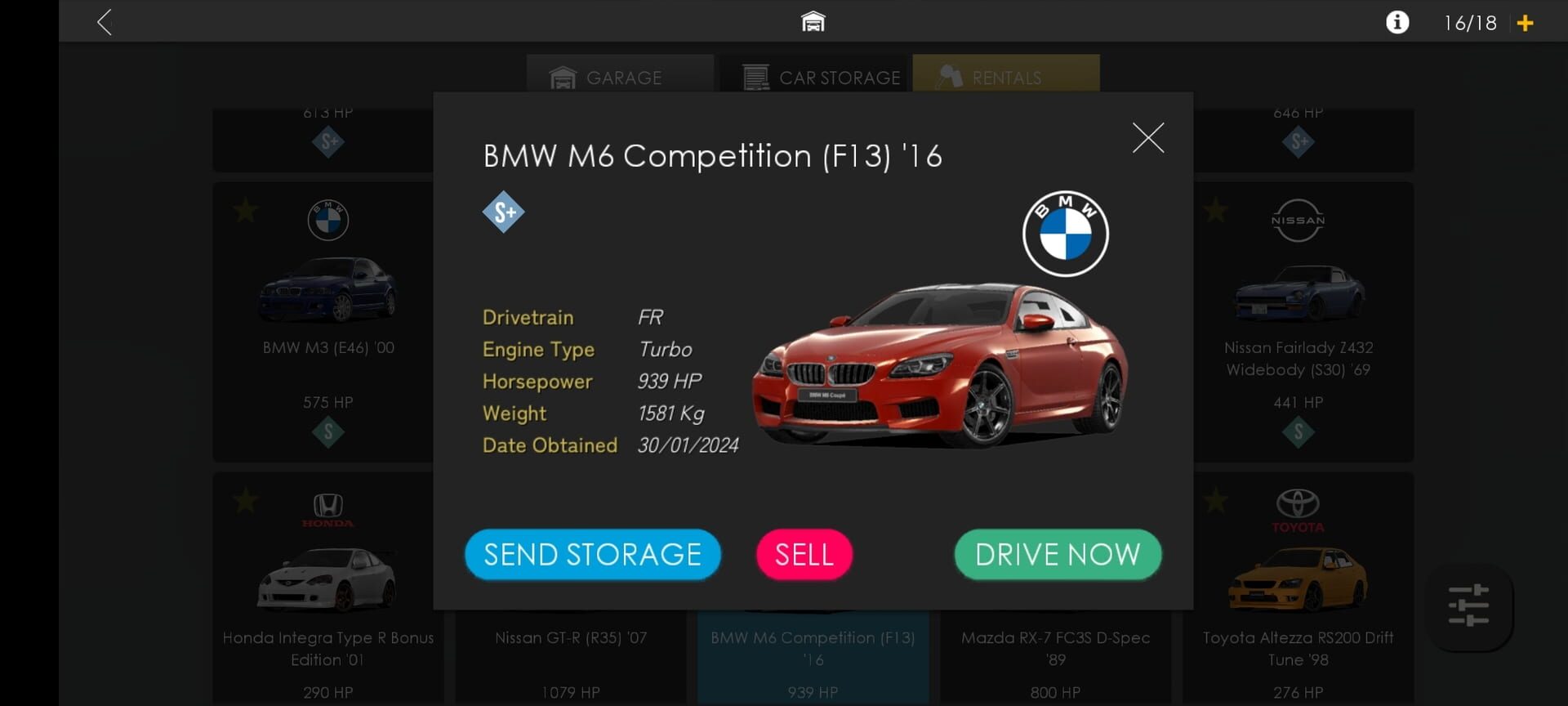Screen dimensions: 1568x706
Task: Open the filter sliders icon
Action: [1469, 605]
